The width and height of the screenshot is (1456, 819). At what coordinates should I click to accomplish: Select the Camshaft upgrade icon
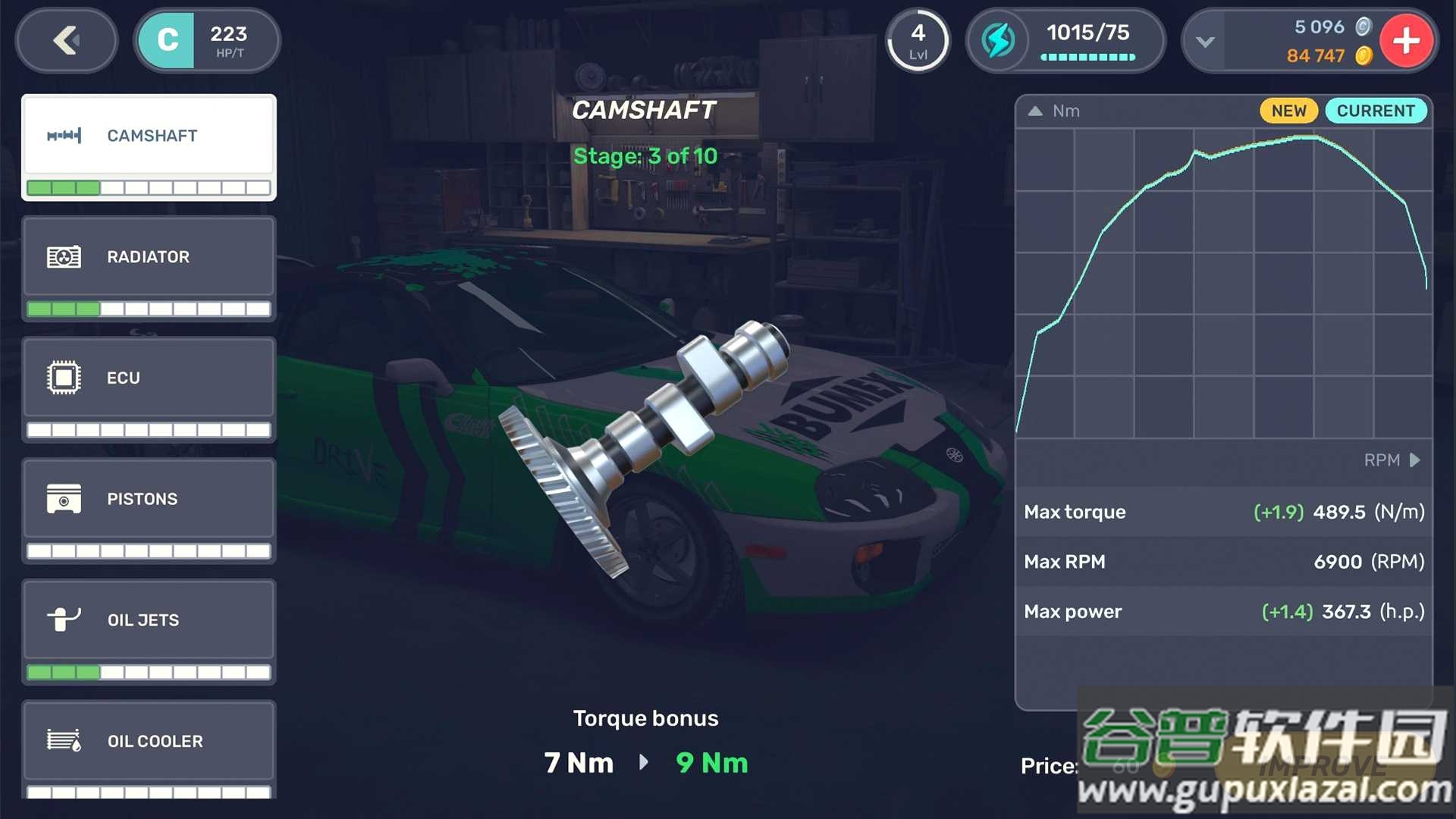point(64,135)
